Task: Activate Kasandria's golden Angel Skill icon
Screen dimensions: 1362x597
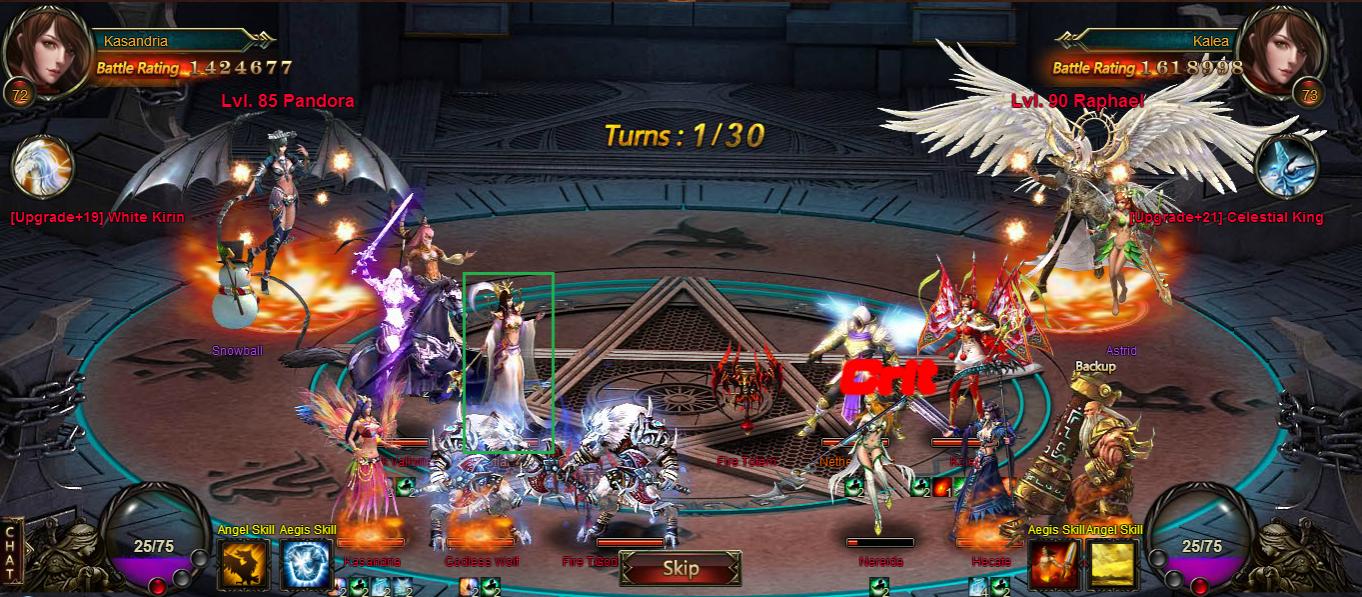Action: click(x=244, y=564)
